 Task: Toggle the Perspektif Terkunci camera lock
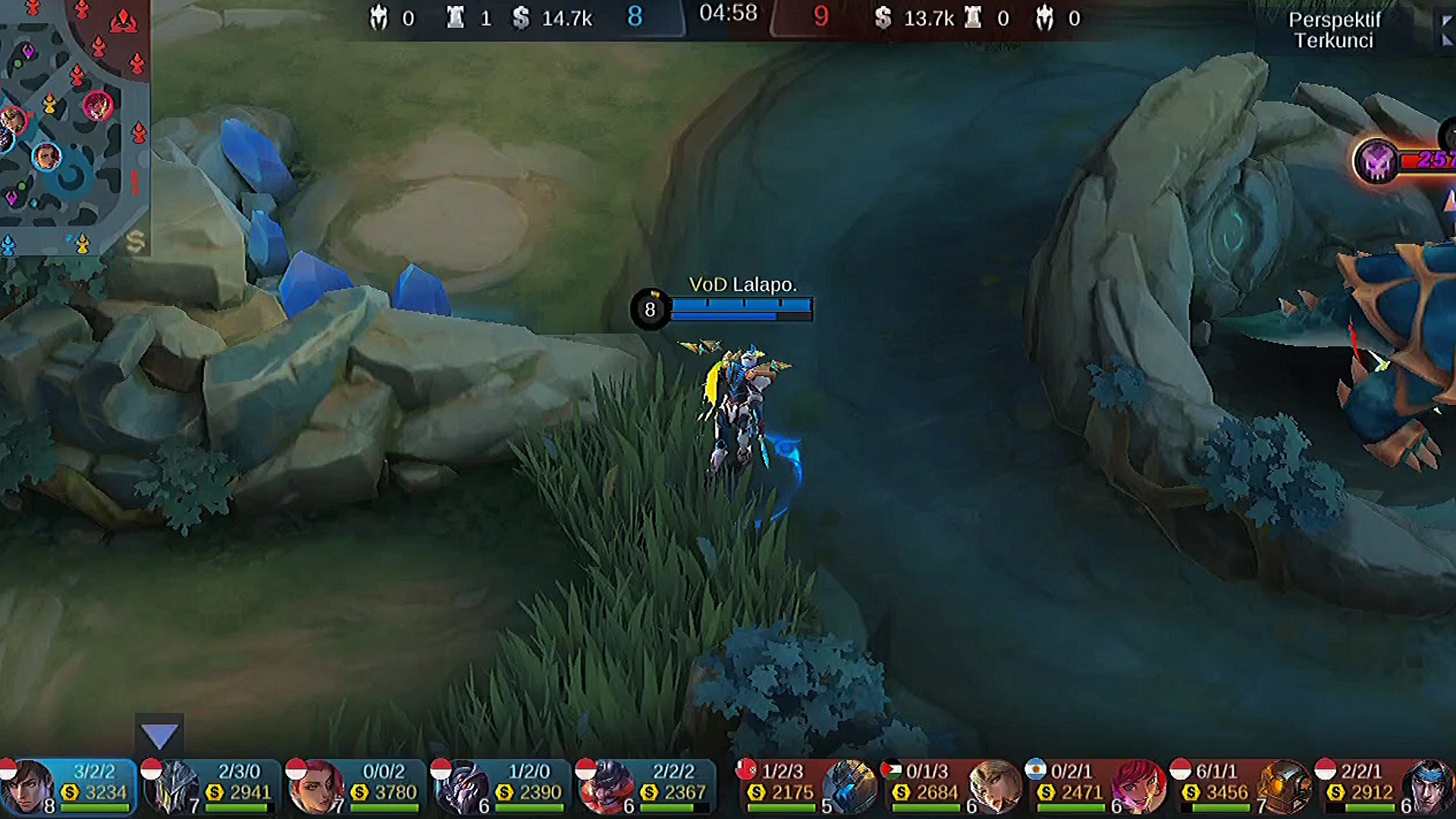point(1334,30)
